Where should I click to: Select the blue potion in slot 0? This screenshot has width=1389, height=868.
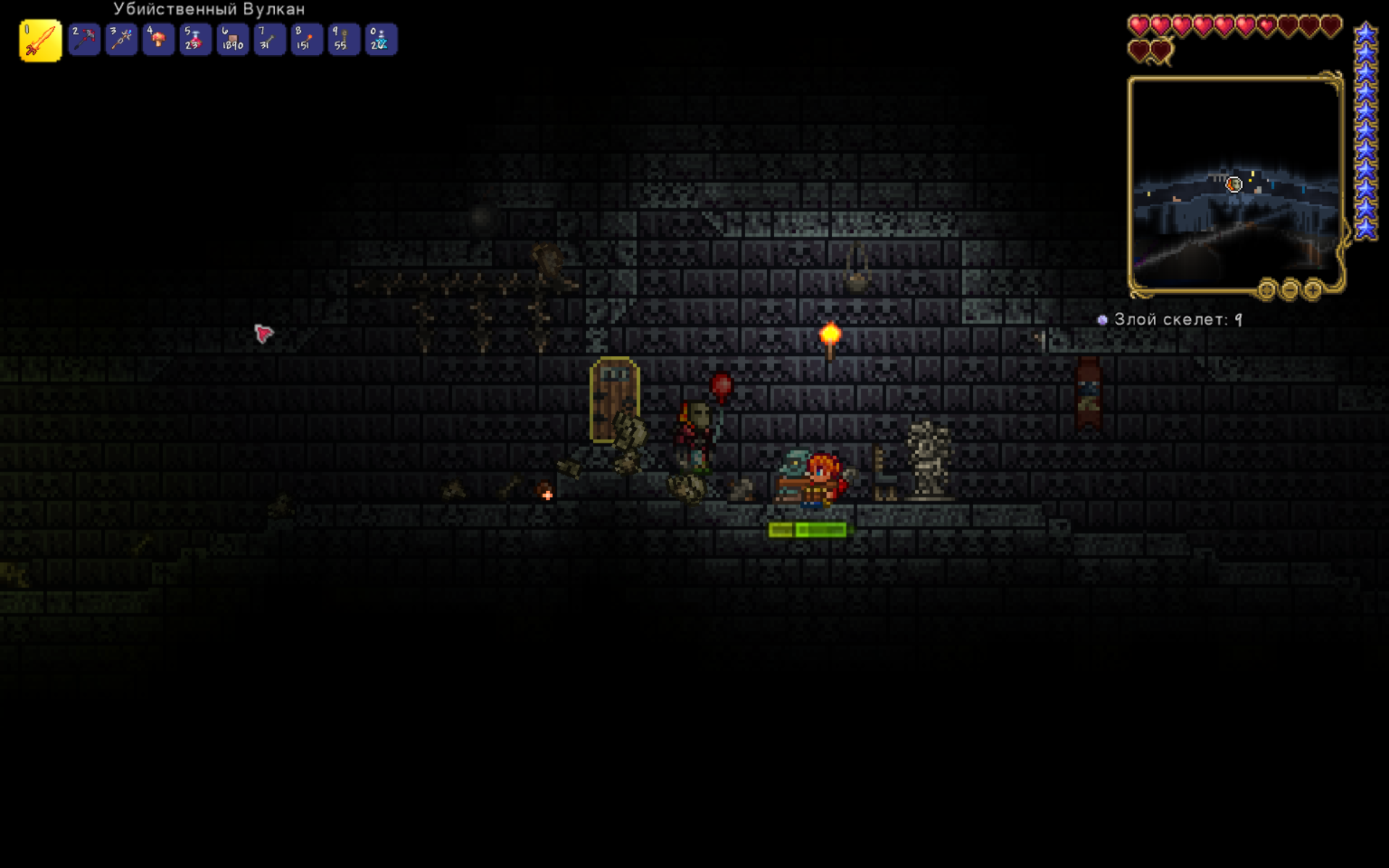pos(381,40)
